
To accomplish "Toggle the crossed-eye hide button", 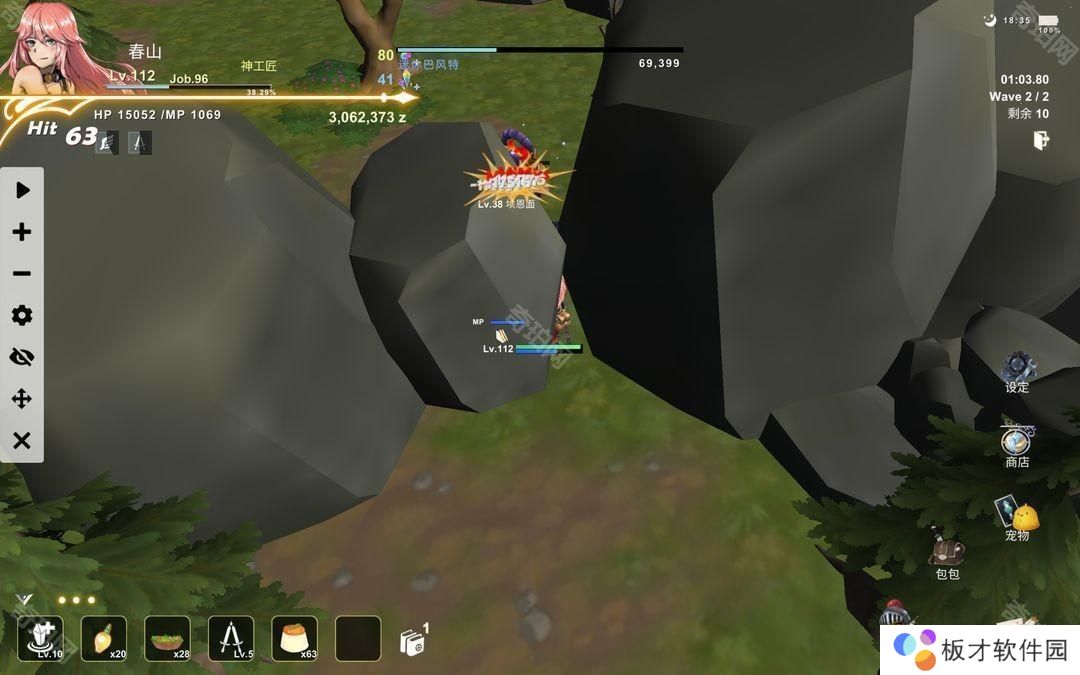I will coord(22,357).
